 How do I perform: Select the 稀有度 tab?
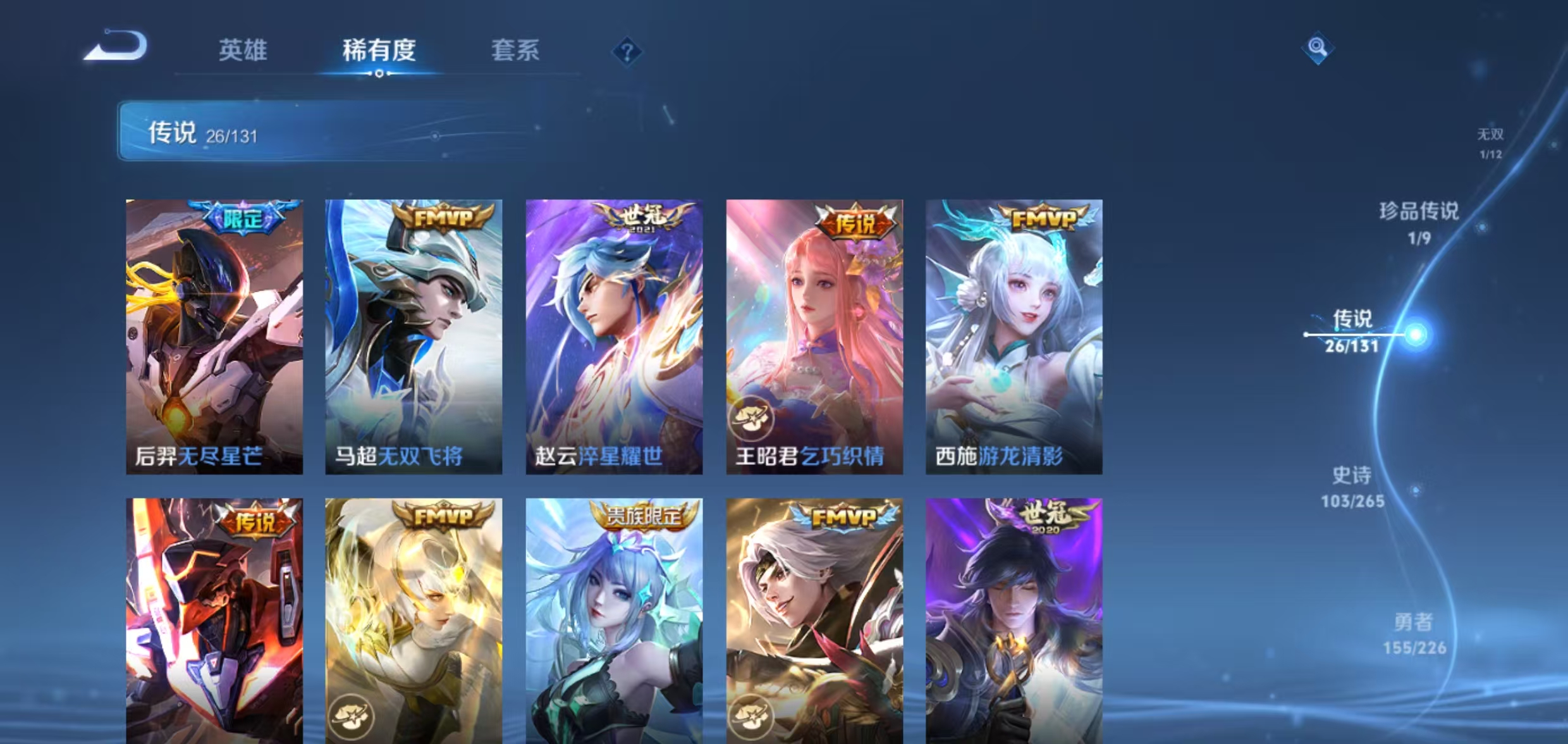tap(379, 52)
